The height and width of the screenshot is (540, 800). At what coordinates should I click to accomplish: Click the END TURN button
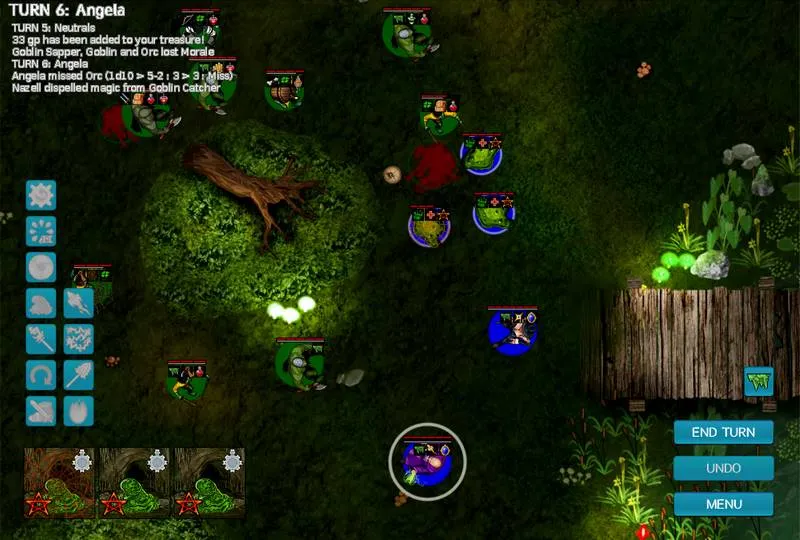[x=723, y=432]
